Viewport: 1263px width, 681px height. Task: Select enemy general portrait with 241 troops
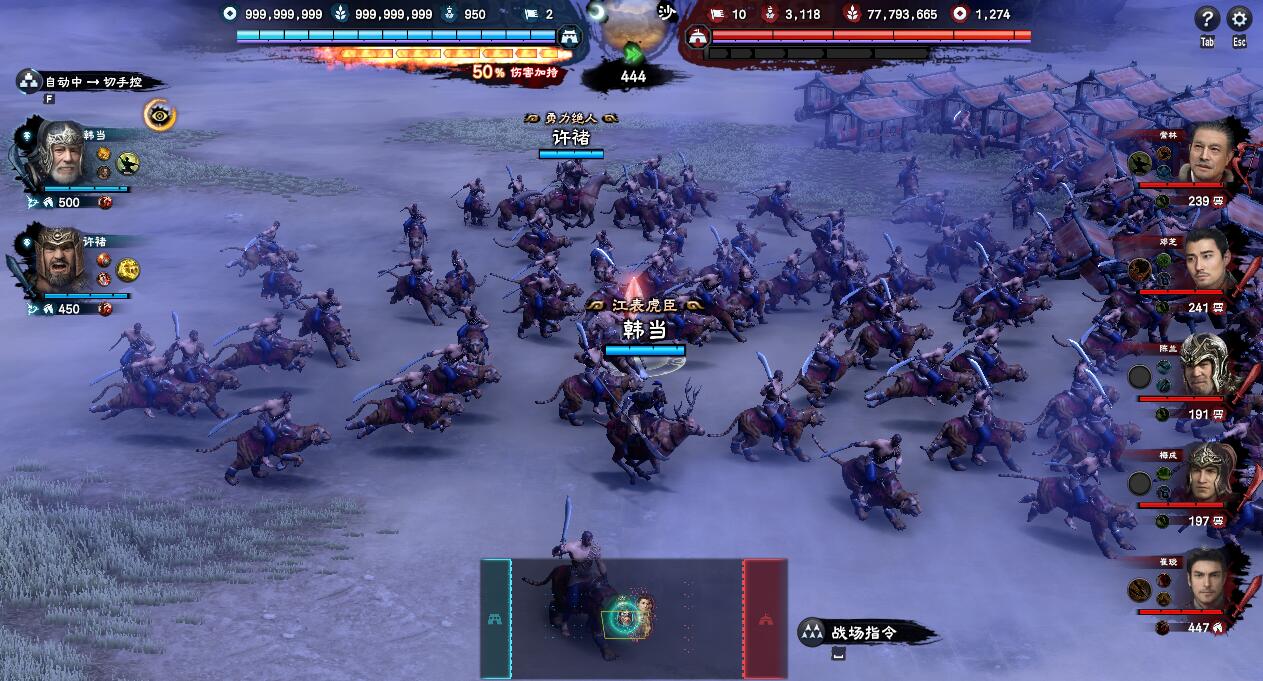(x=1207, y=263)
